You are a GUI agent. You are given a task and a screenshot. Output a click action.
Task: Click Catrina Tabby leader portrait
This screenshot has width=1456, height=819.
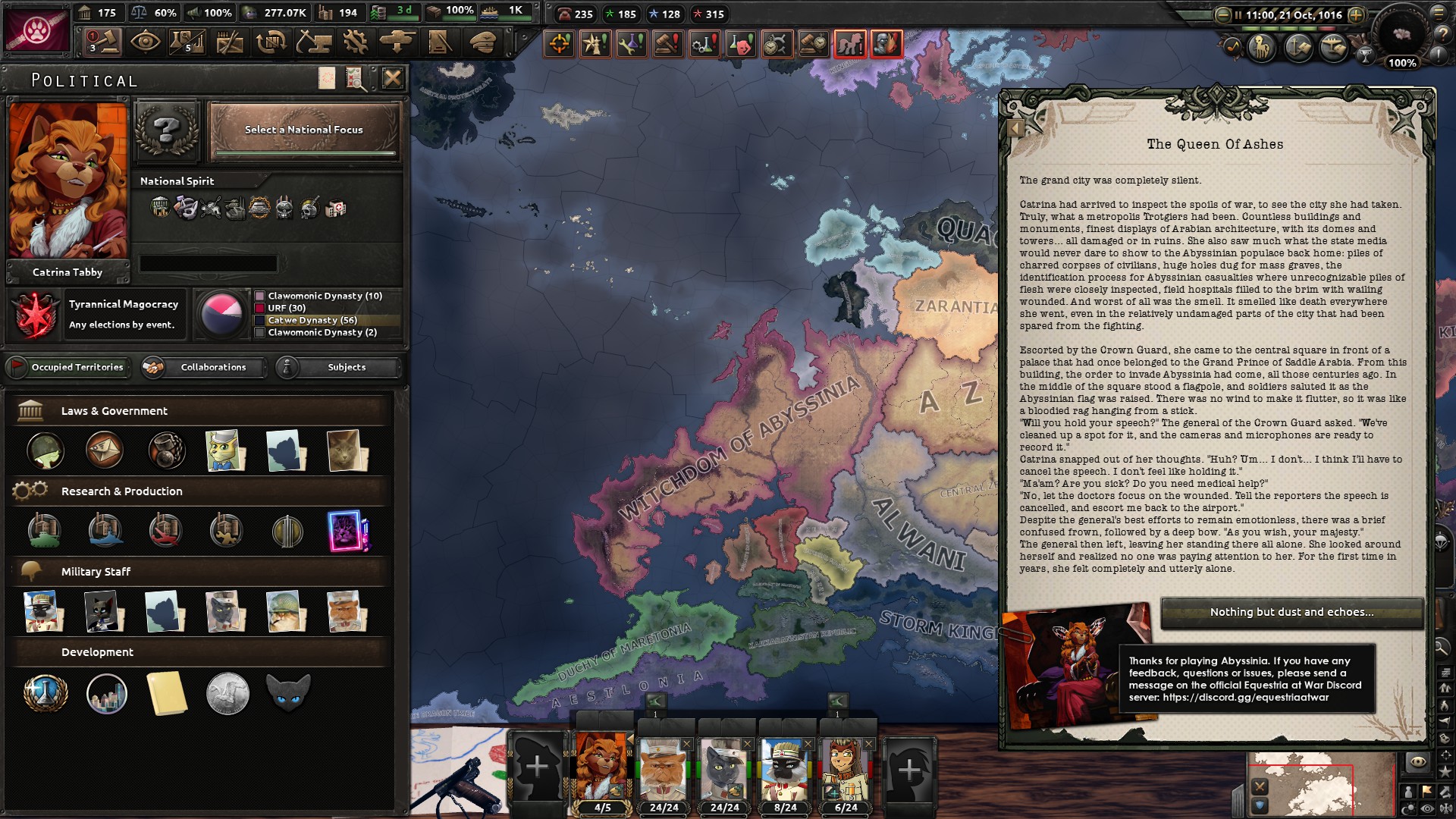67,180
